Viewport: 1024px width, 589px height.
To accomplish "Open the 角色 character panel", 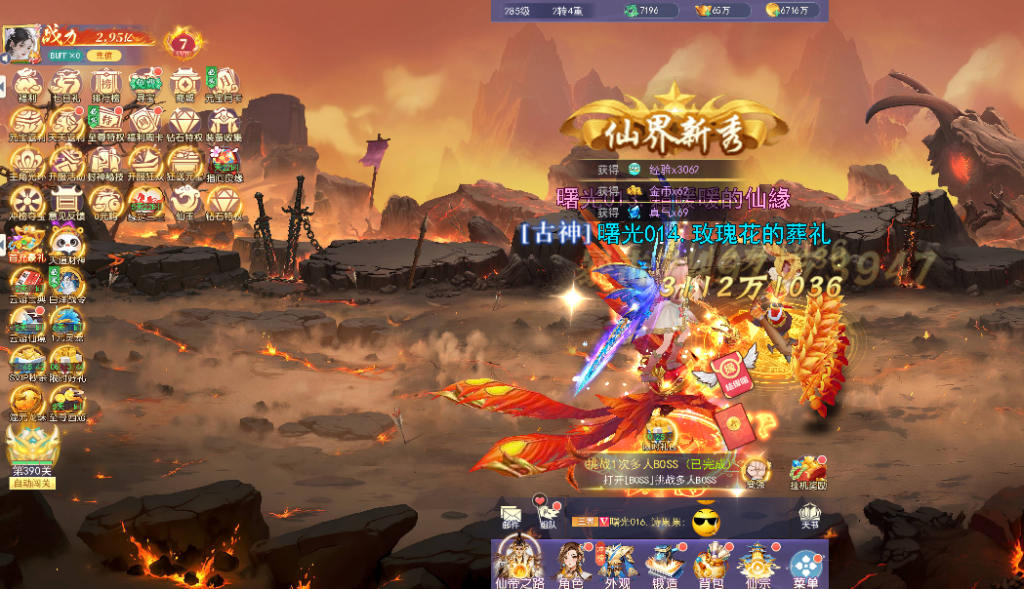I will [570, 564].
